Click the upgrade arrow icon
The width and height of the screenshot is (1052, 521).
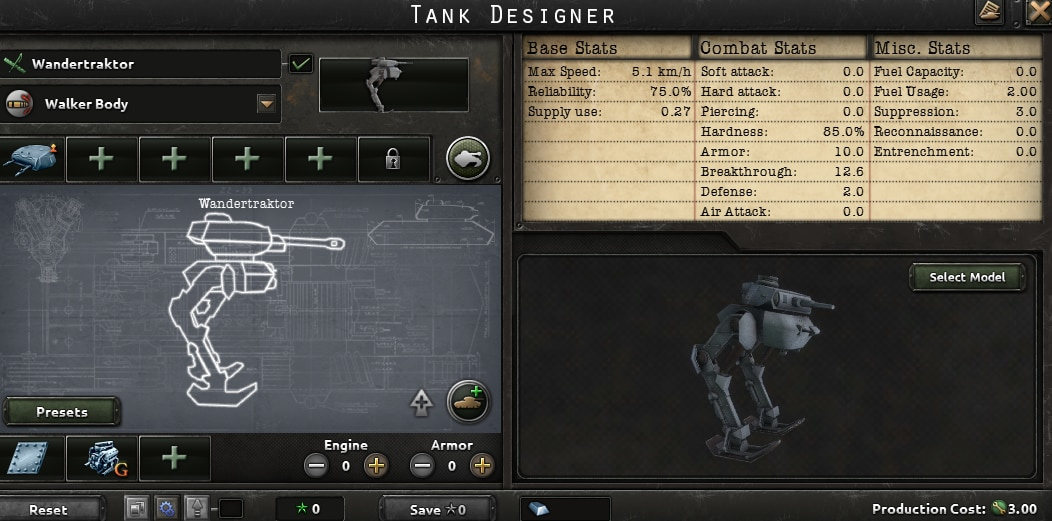click(x=421, y=403)
